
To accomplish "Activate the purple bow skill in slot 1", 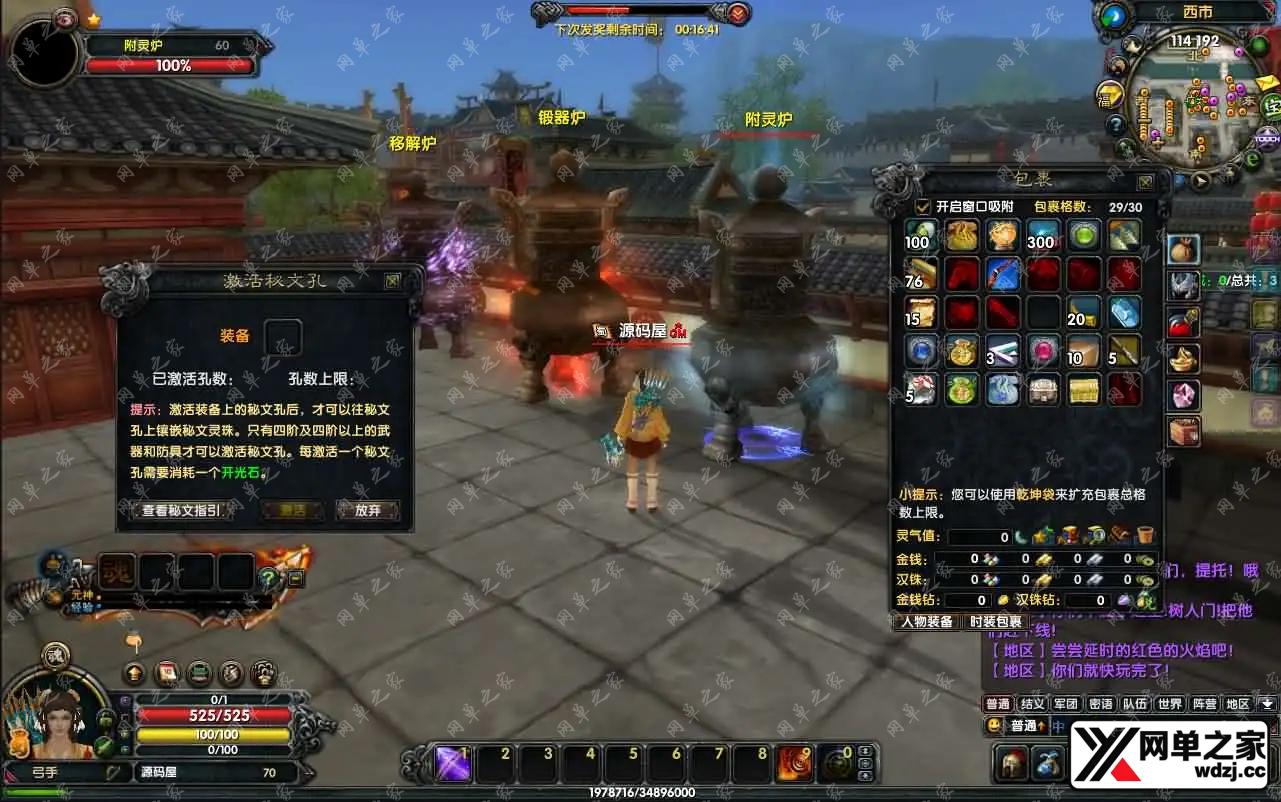I will click(453, 765).
